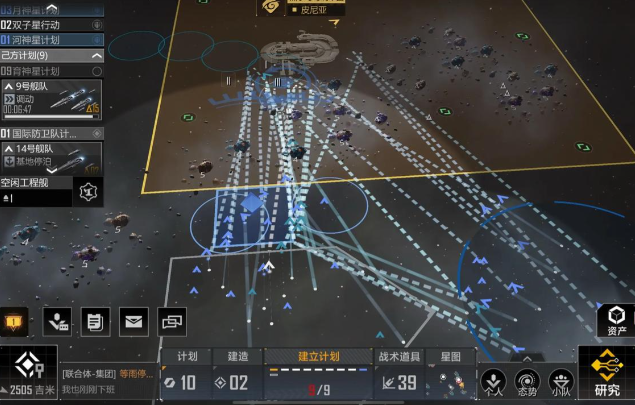Open the mail envelope icon
635x405 pixels.
[133, 321]
